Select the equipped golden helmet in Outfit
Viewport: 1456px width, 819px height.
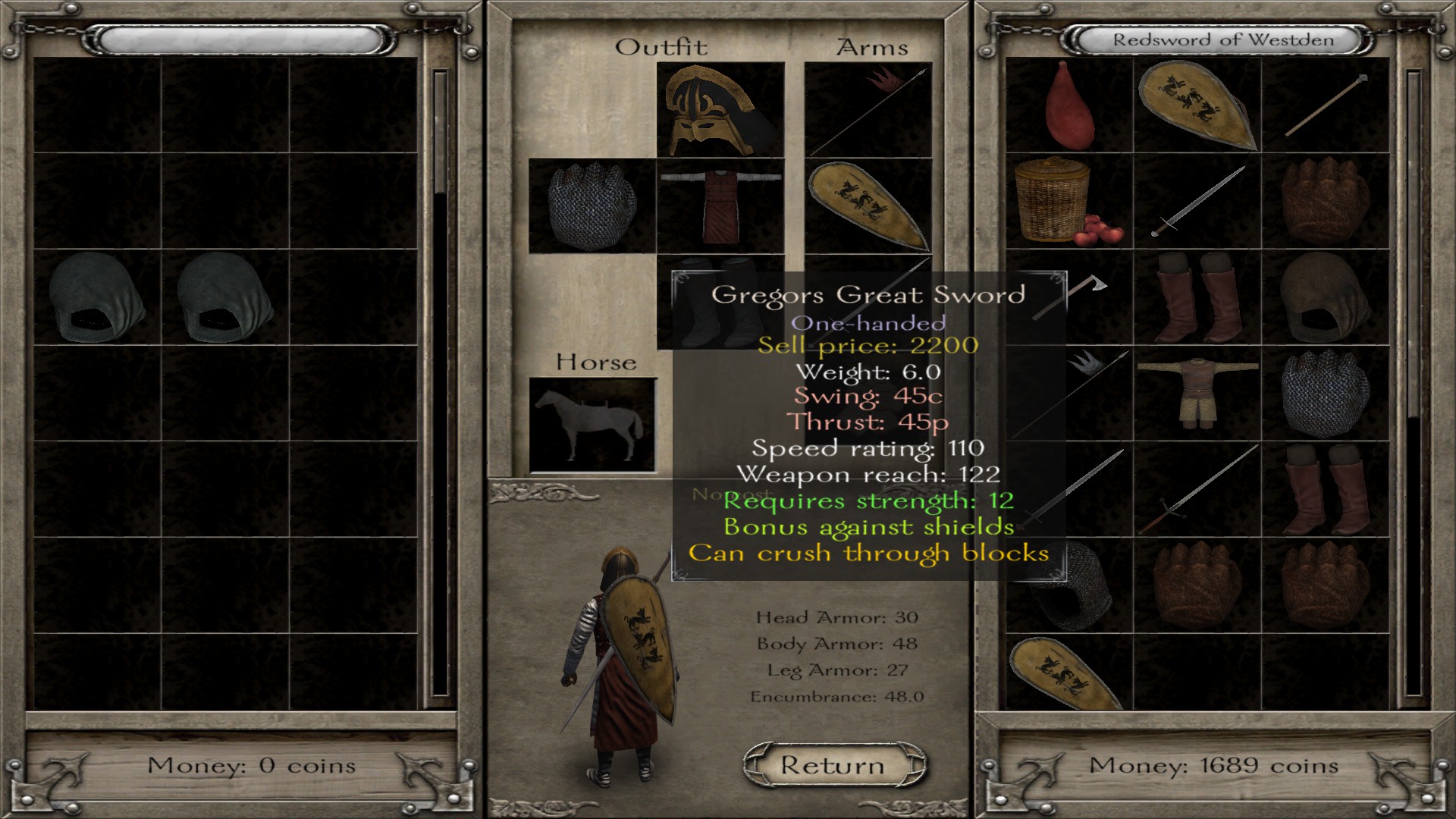pos(720,110)
